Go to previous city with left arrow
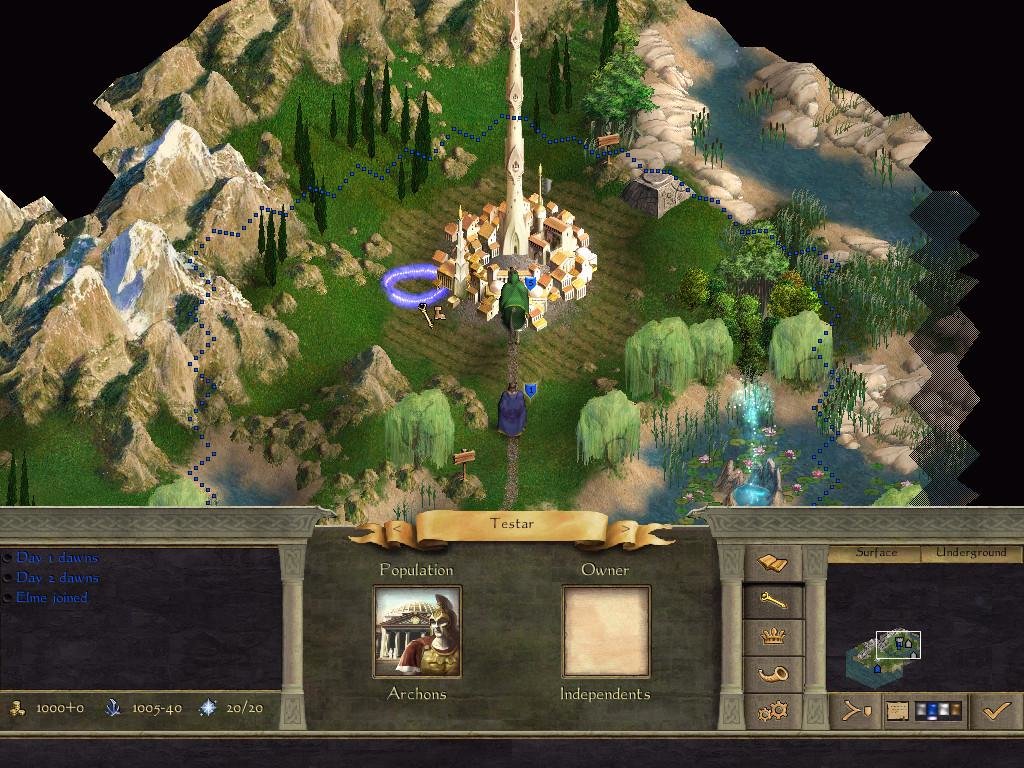This screenshot has width=1024, height=768. coord(397,527)
